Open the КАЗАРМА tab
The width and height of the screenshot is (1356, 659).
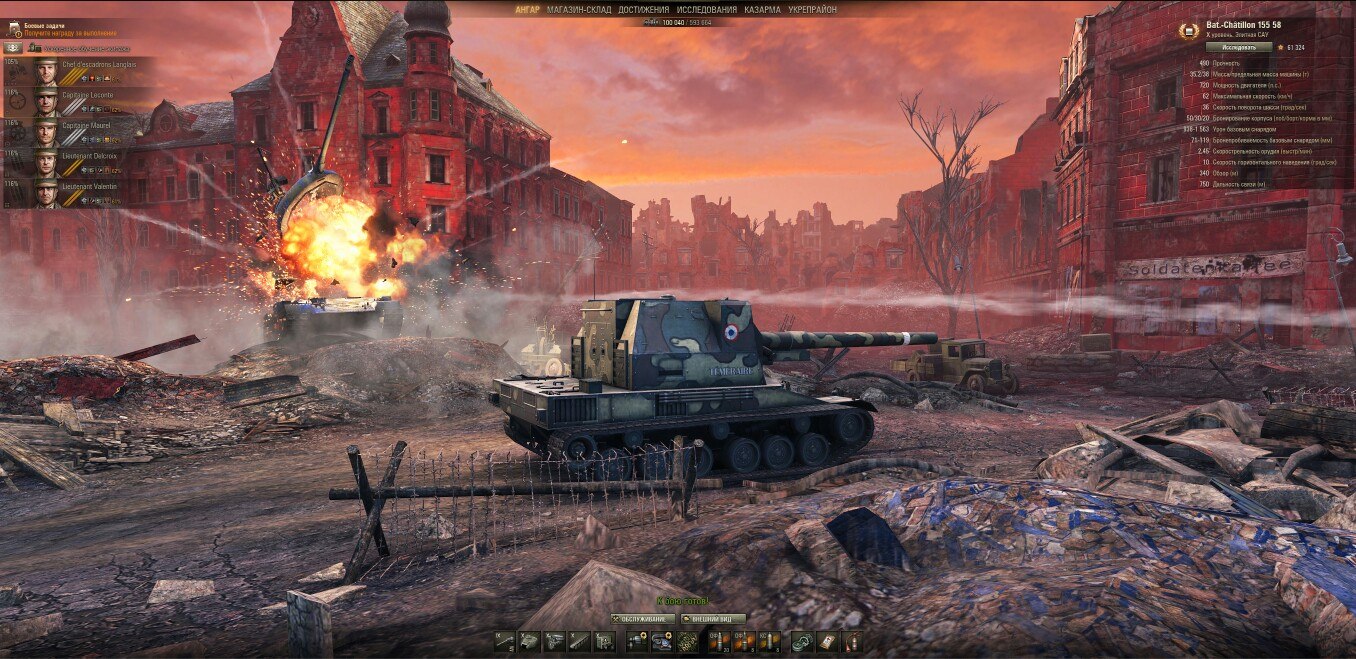[762, 9]
